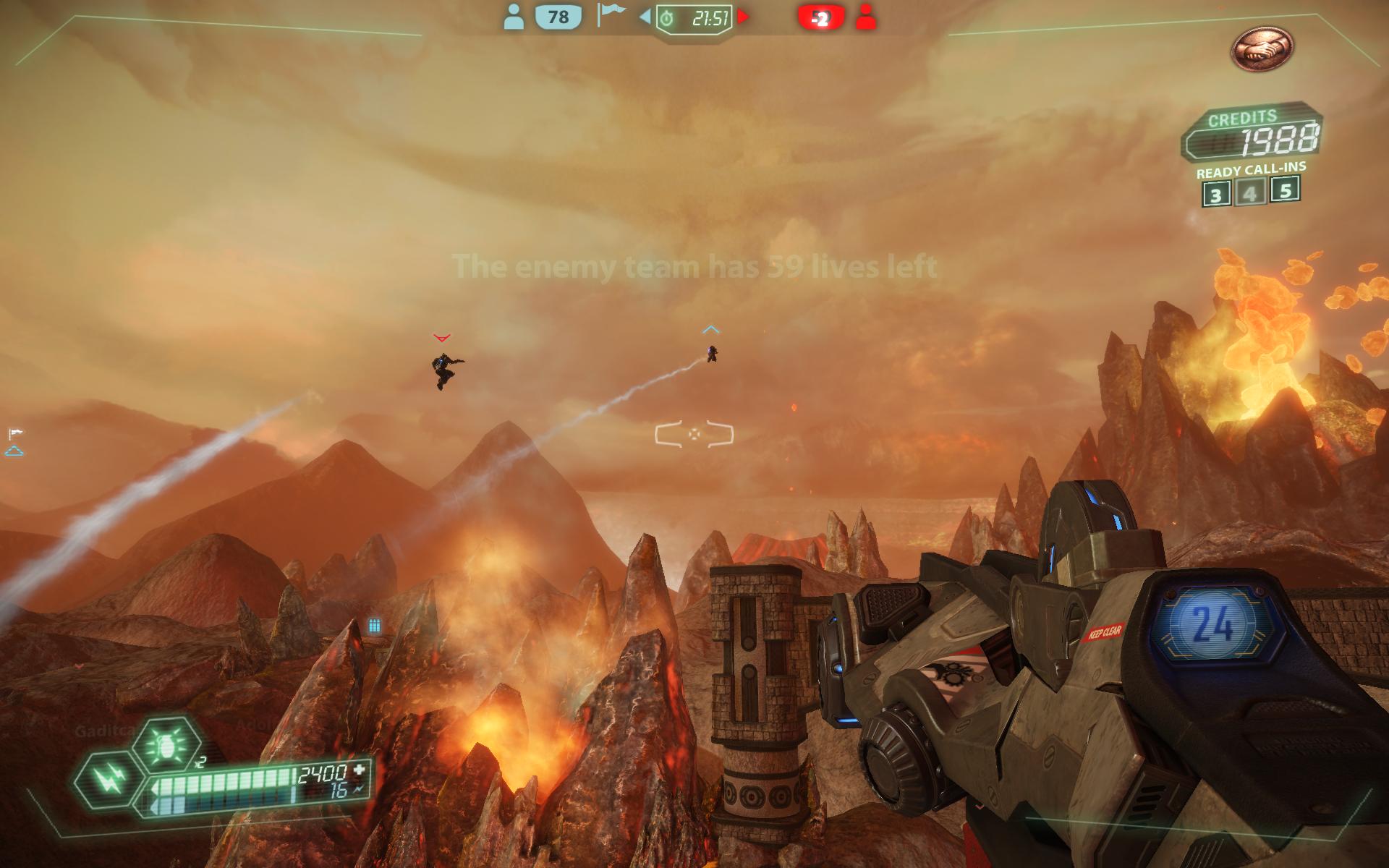Choose call-in slot number 4
The height and width of the screenshot is (868, 1389).
coord(1251,193)
